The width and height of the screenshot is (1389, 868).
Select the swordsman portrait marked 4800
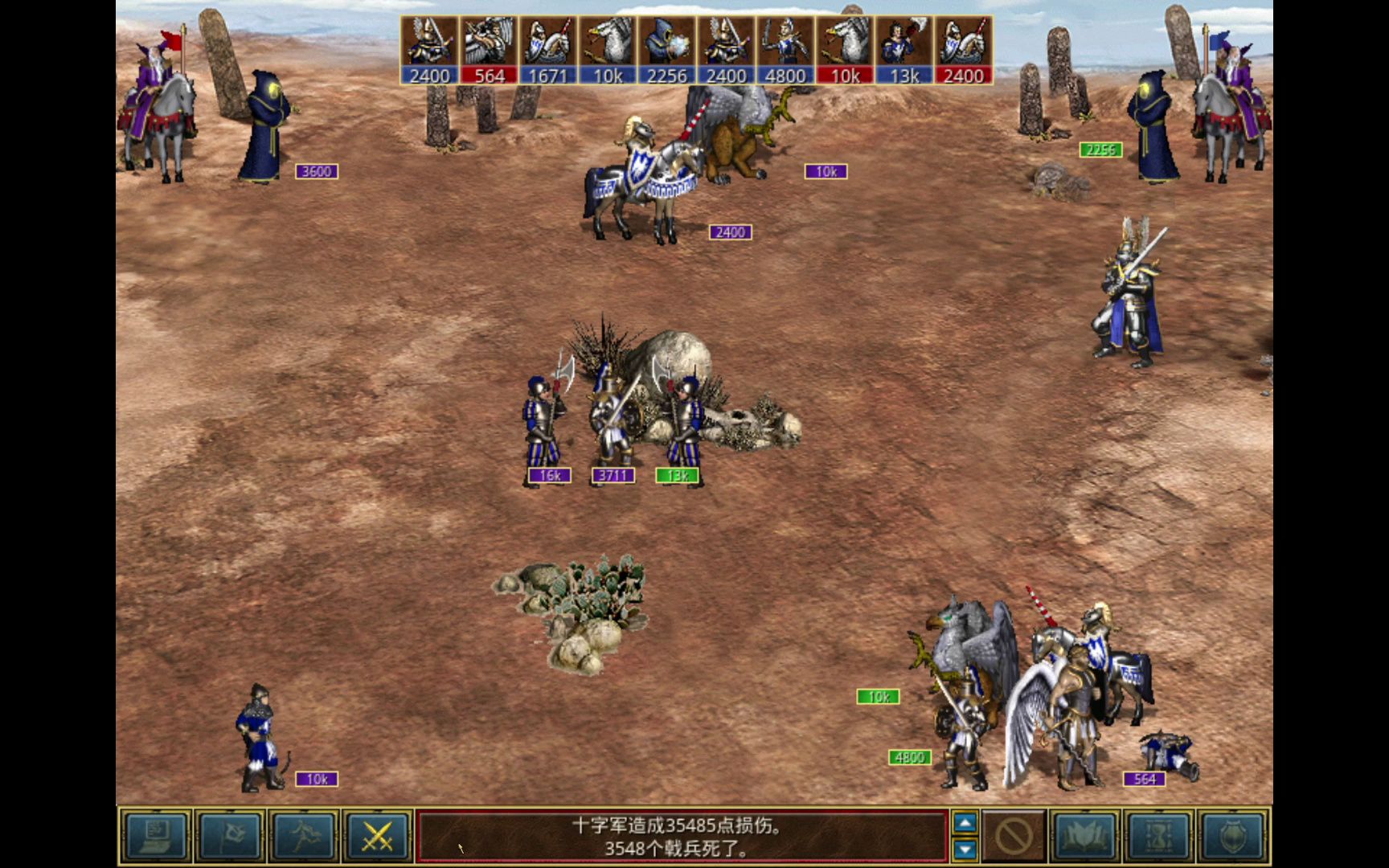pyautogui.click(x=785, y=50)
